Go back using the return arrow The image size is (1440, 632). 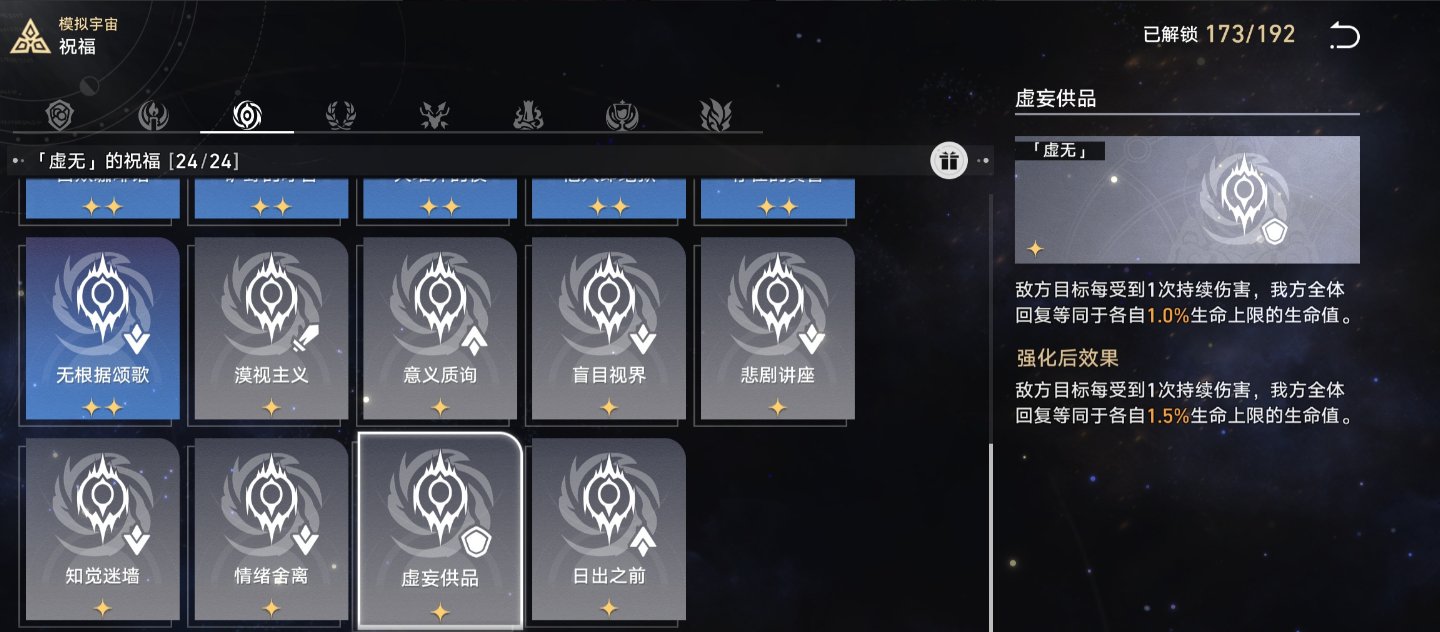1345,37
